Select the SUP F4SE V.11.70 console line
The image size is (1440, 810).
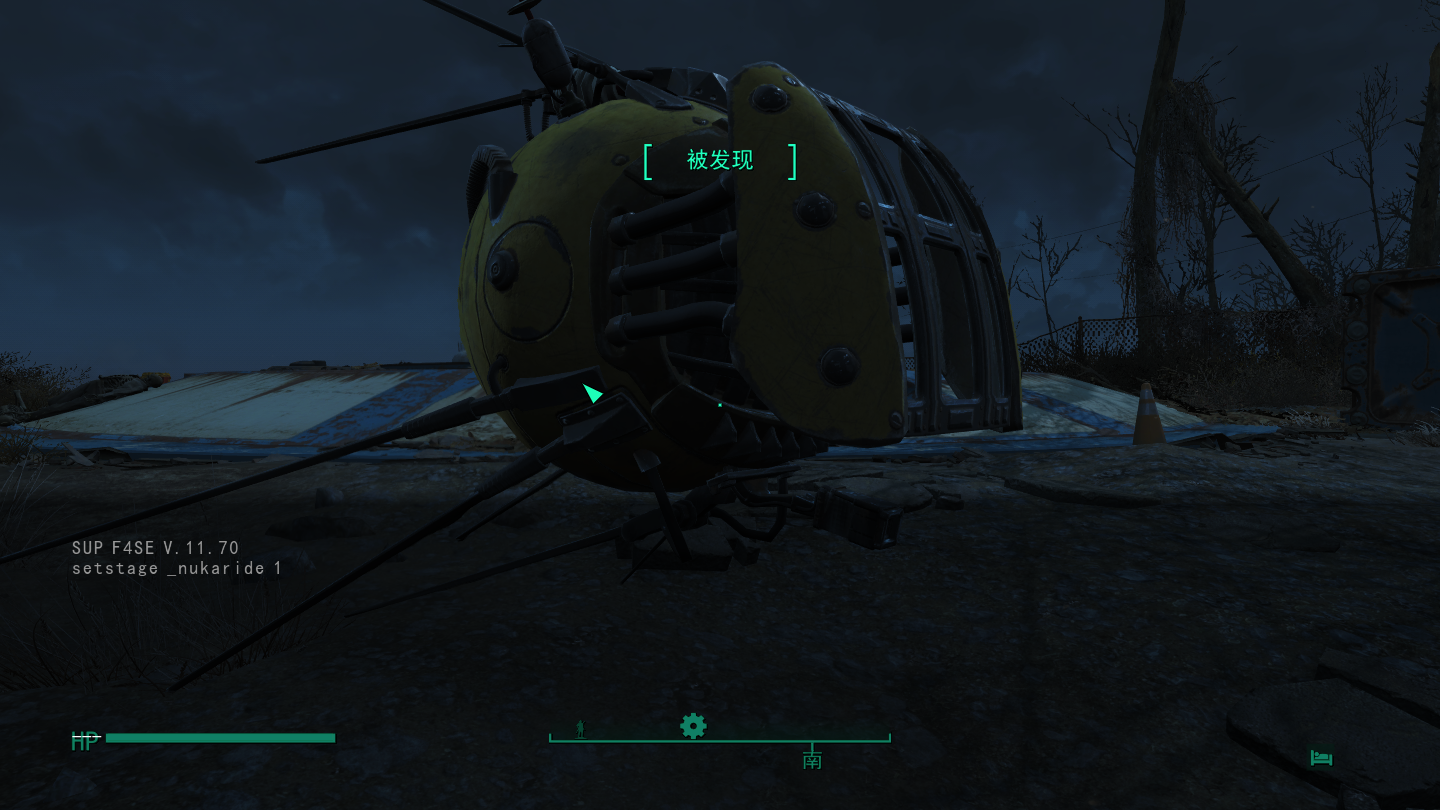(155, 547)
